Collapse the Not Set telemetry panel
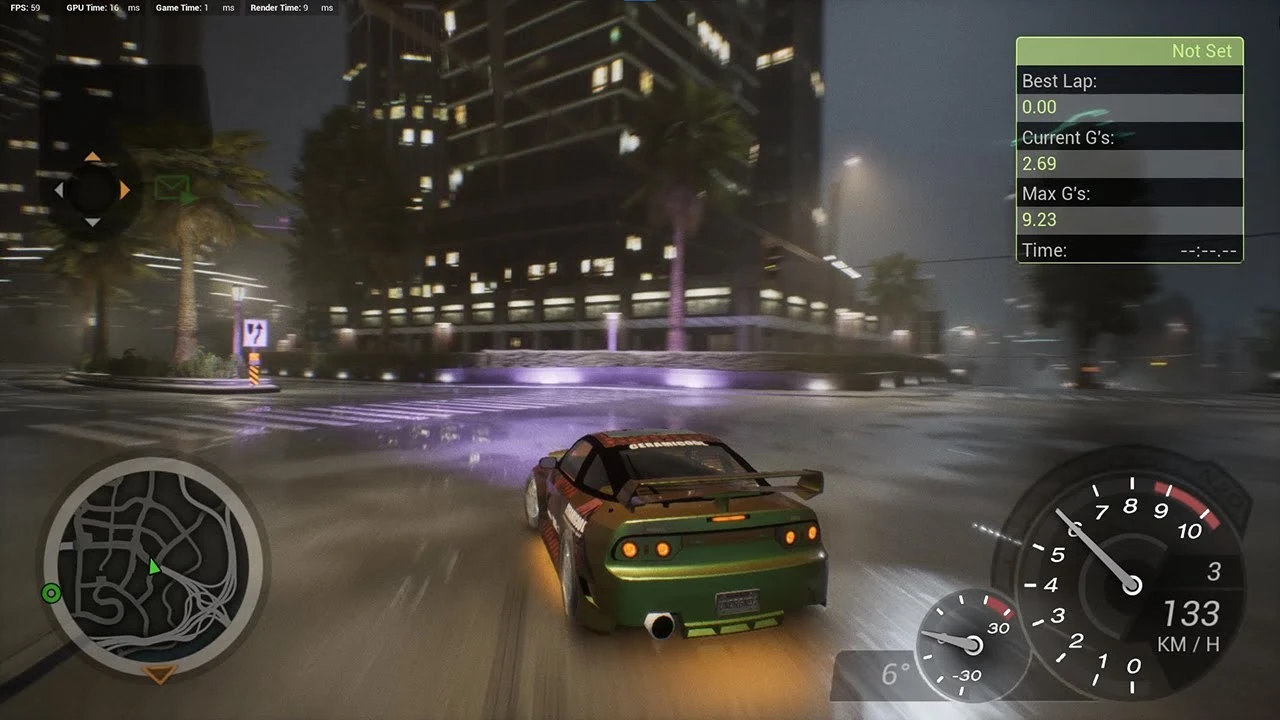This screenshot has height=720, width=1280. [x=1129, y=50]
